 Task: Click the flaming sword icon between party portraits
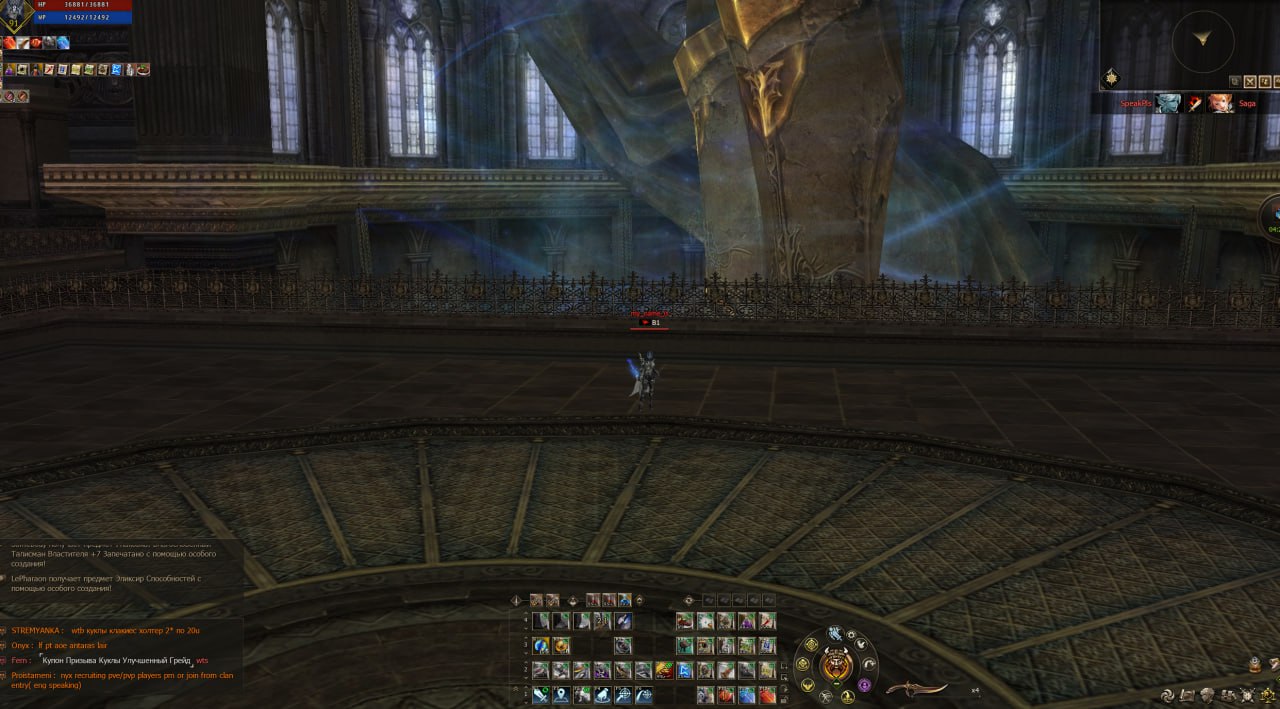[x=1195, y=103]
